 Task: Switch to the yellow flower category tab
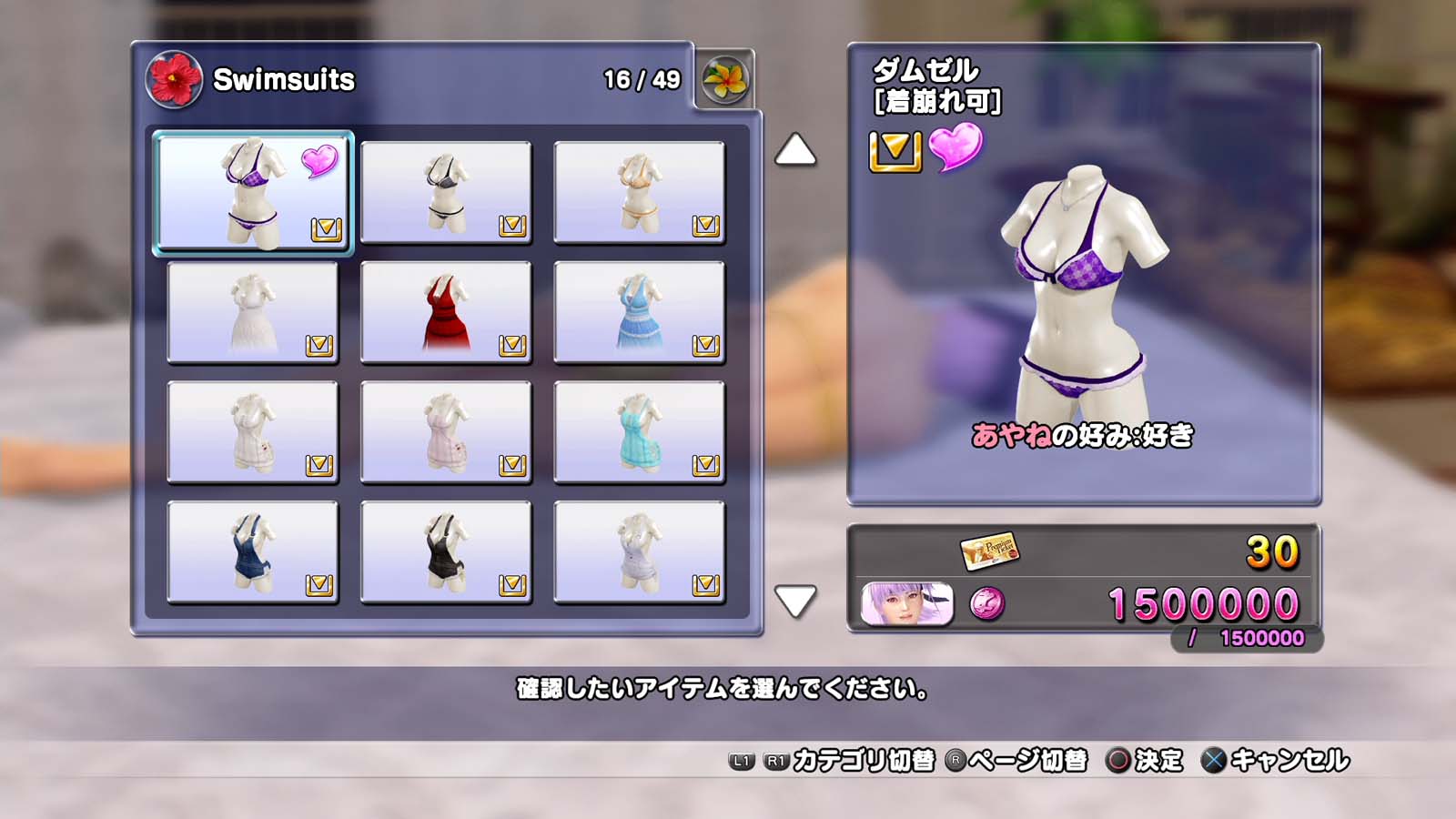724,80
